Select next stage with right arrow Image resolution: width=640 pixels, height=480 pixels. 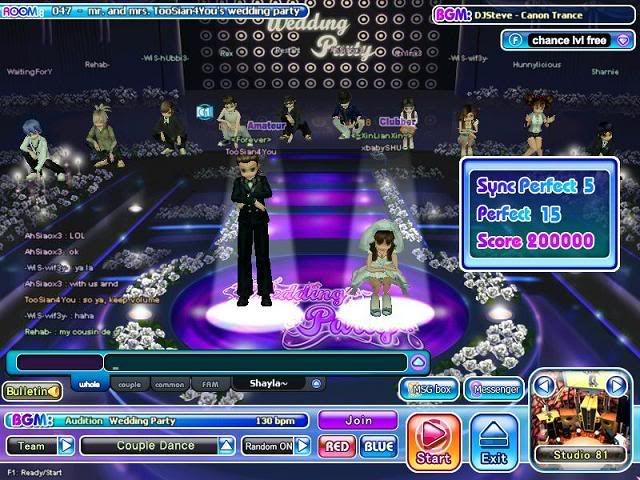617,385
